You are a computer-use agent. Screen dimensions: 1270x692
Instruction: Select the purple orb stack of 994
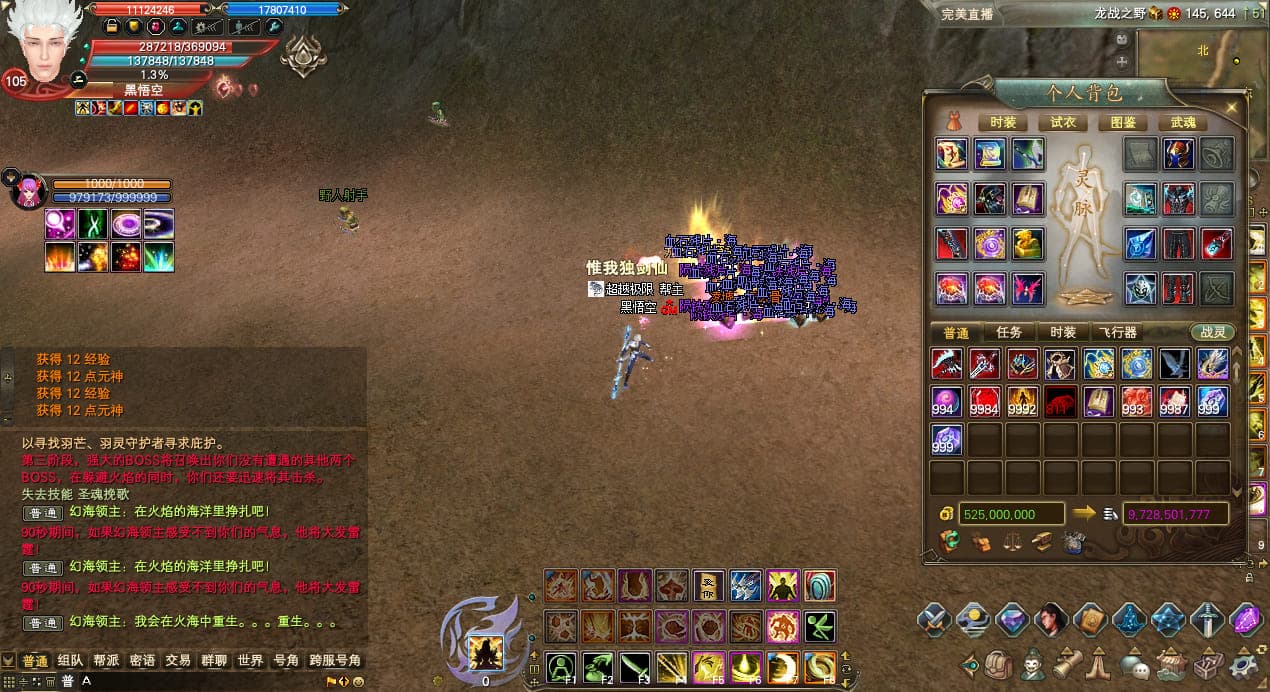pos(947,402)
